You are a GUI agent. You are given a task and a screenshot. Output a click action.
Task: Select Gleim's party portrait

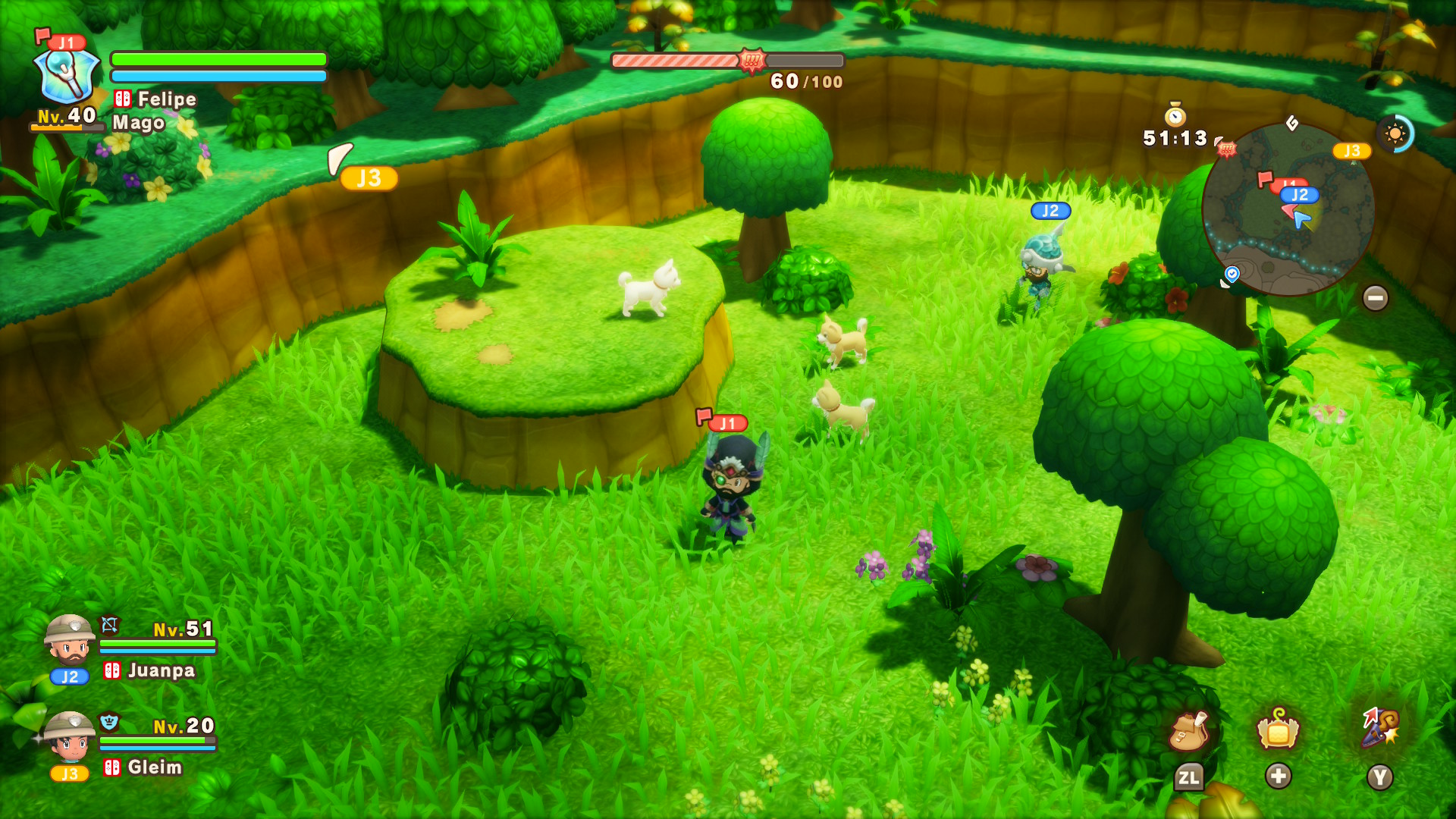click(70, 737)
